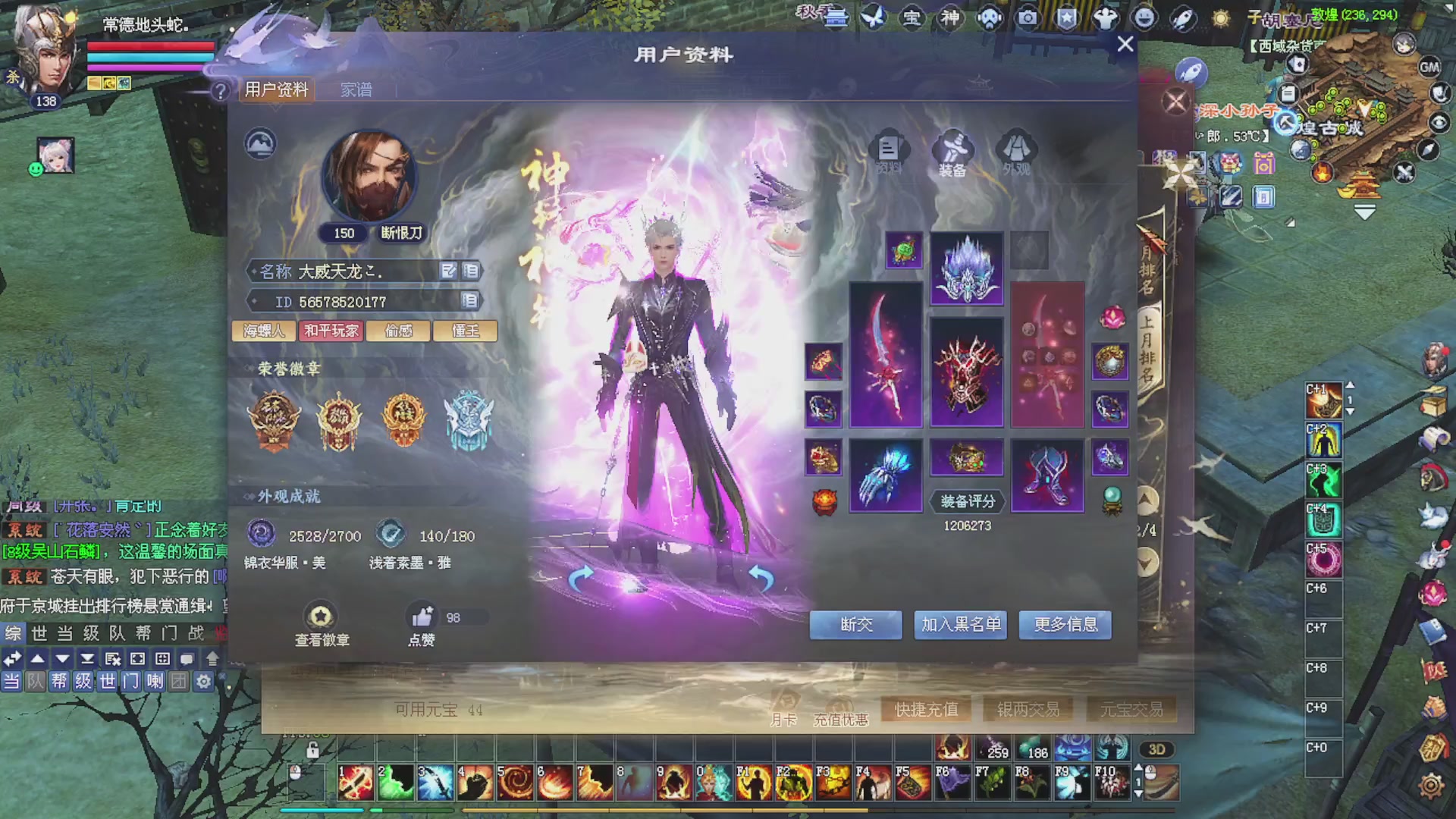Switch to the 家谱 tab

point(357,89)
